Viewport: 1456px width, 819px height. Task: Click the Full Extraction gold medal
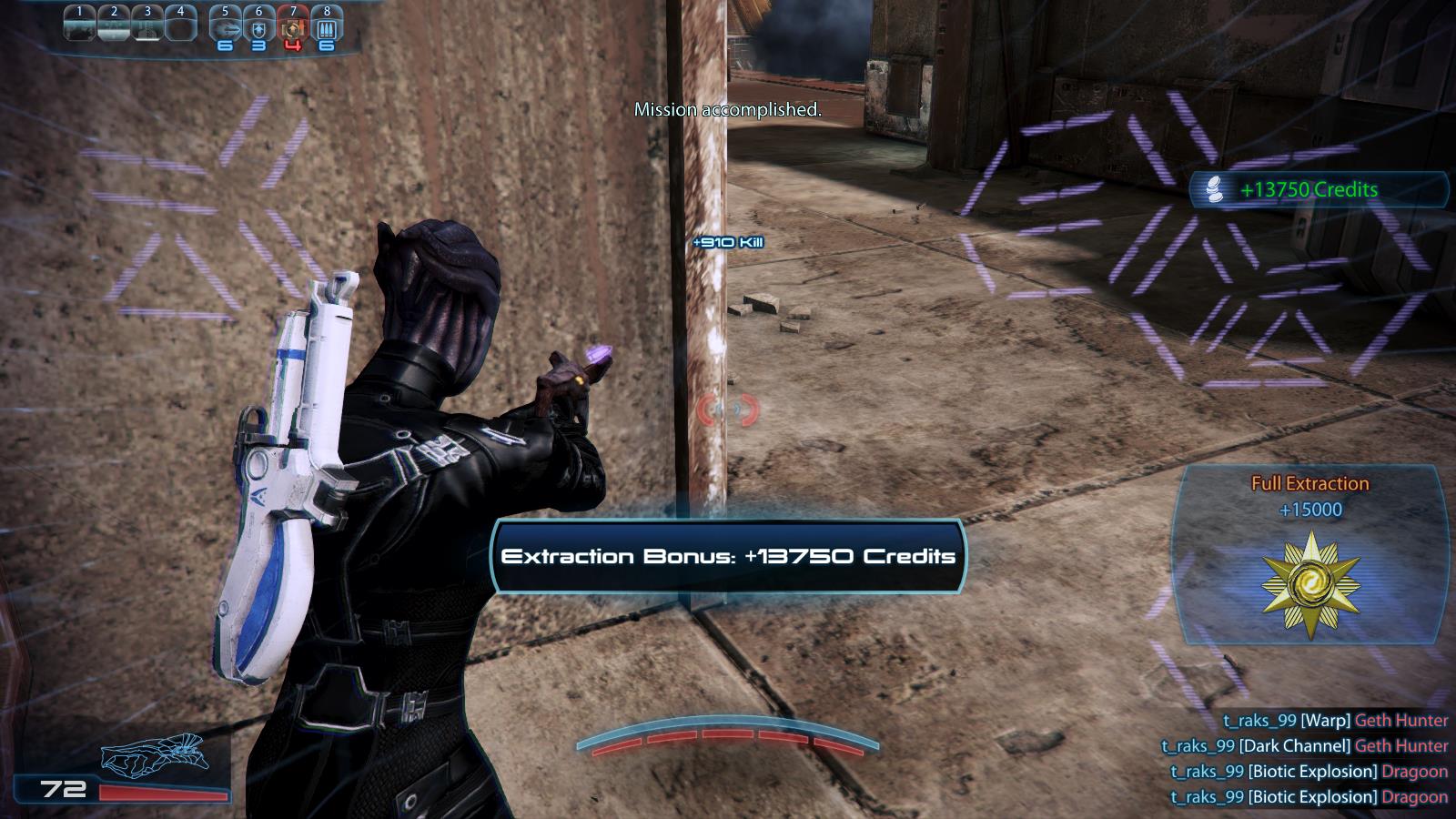pos(1310,582)
